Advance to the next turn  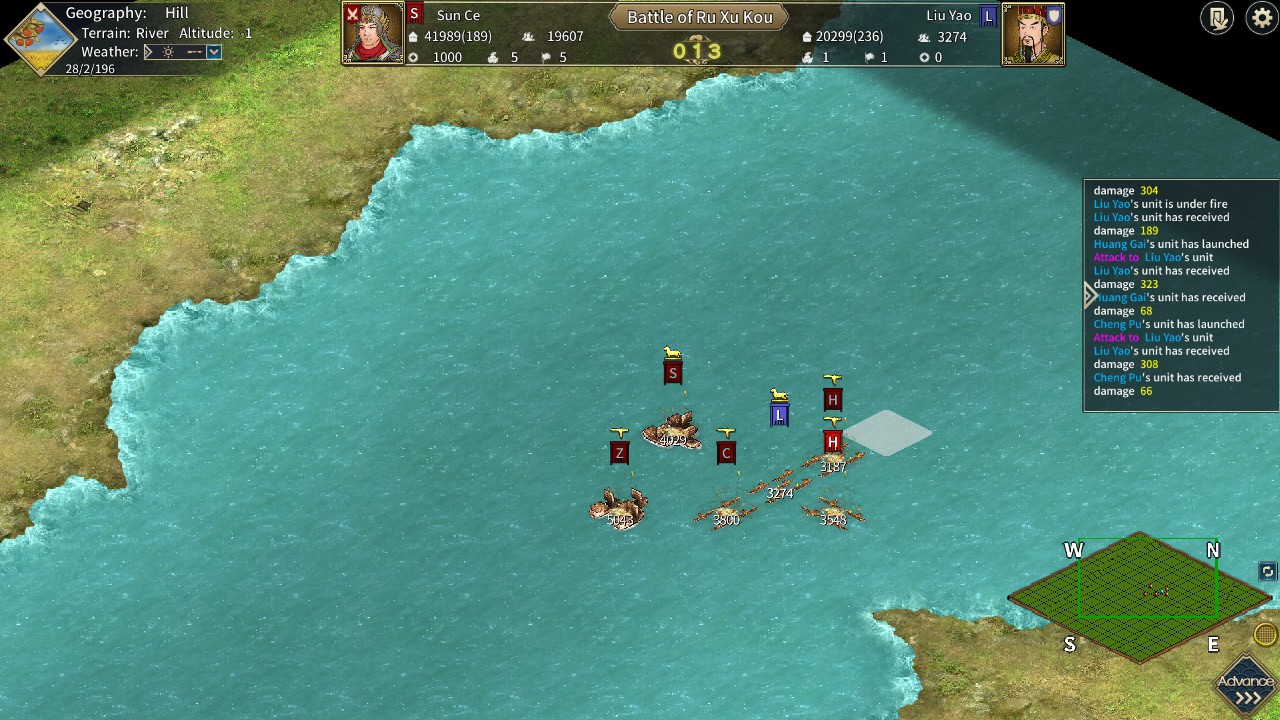coord(1247,688)
